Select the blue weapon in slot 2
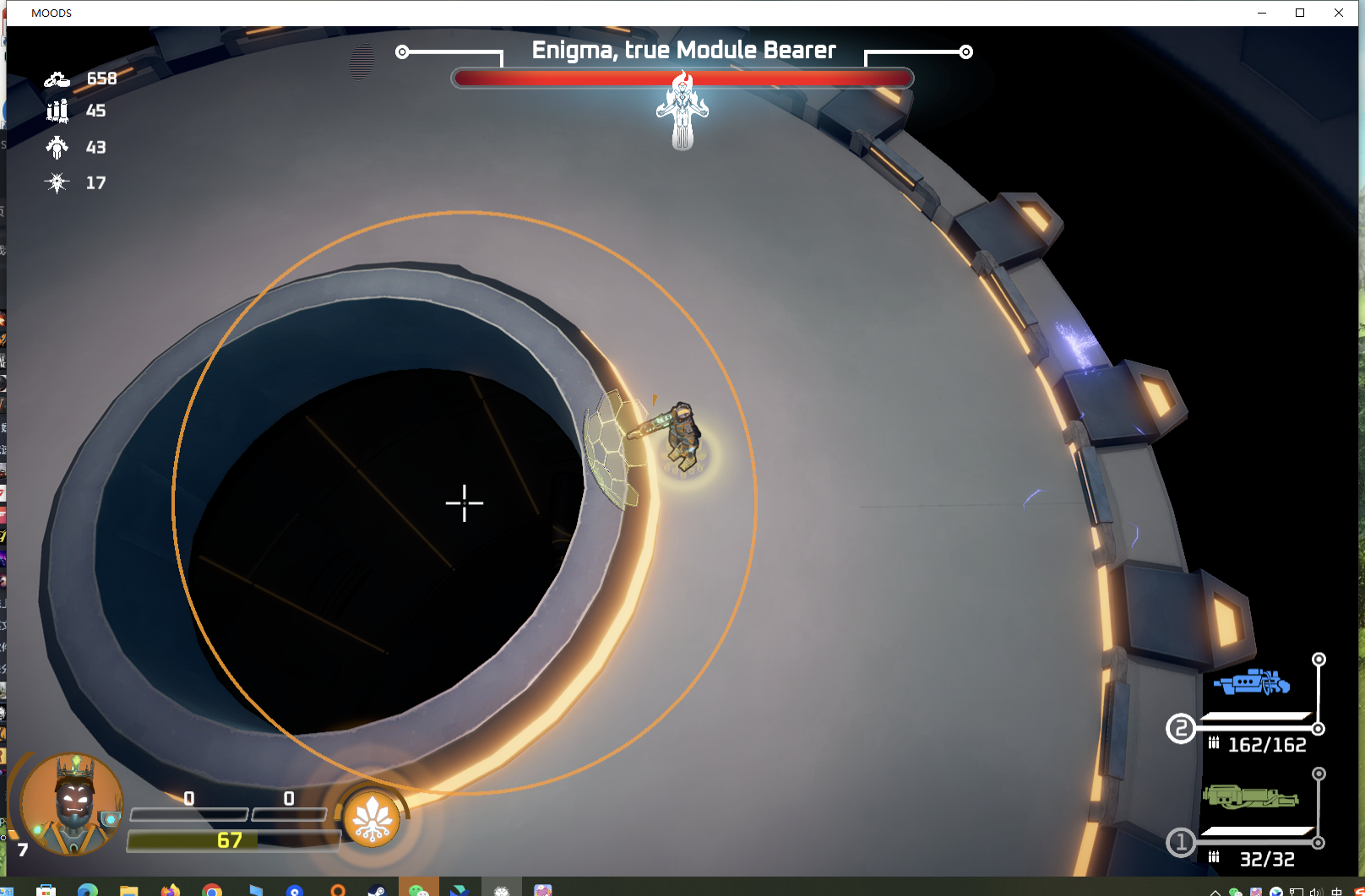 coord(1252,682)
